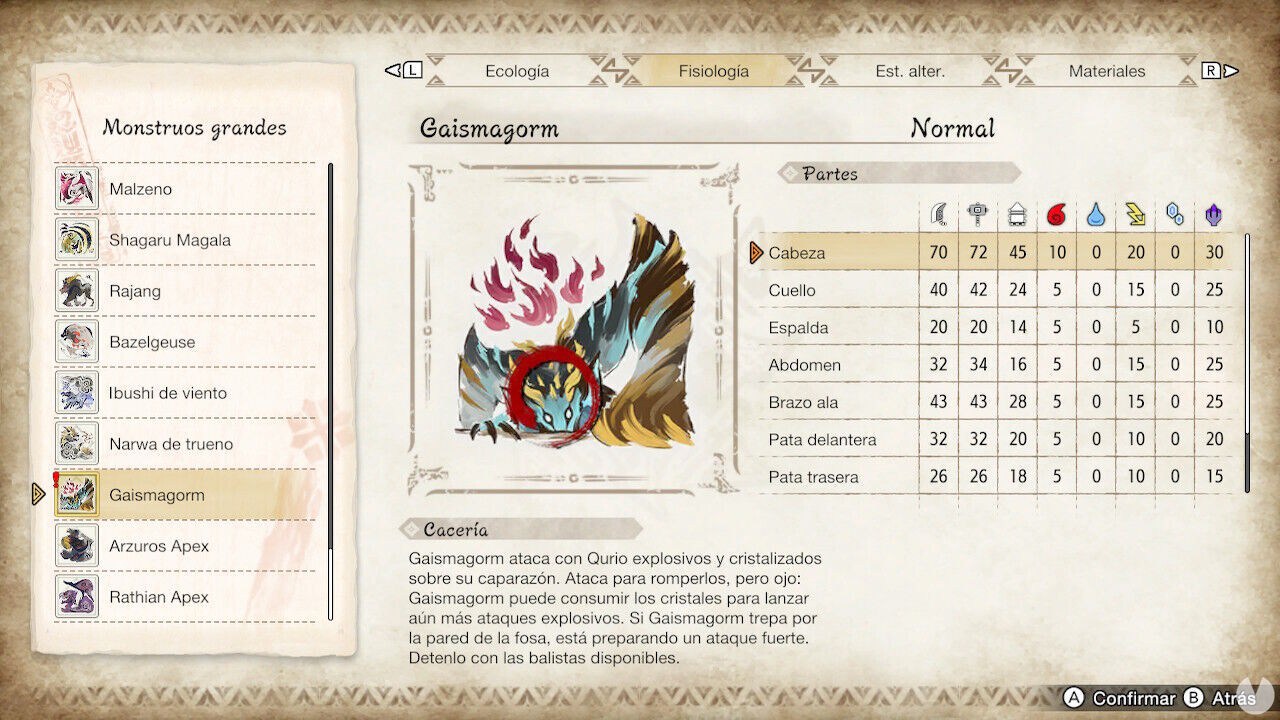Select the dragon element icon
1280x720 pixels.
[1214, 213]
